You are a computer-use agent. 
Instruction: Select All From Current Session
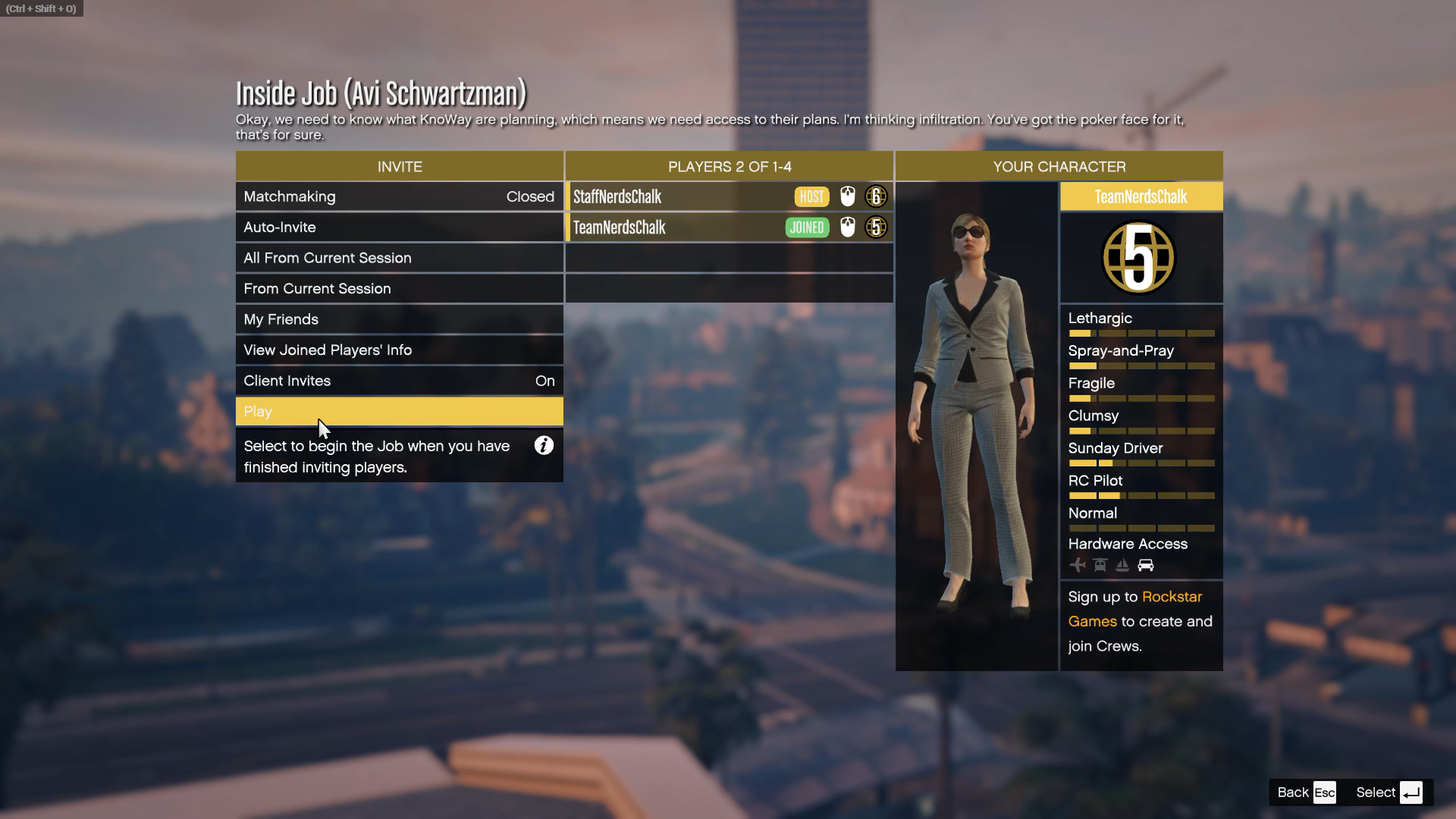point(400,258)
